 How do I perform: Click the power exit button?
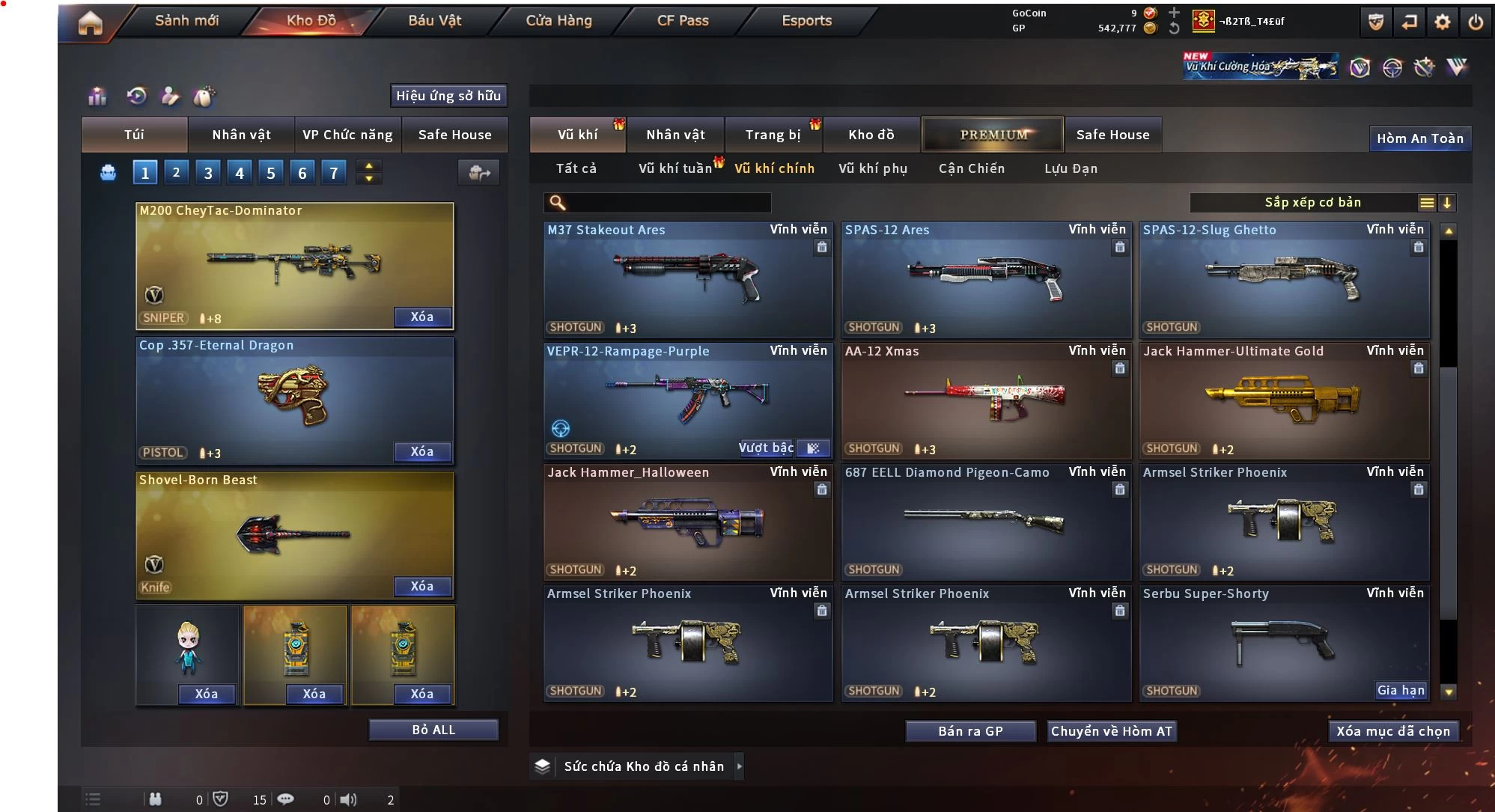(1475, 22)
